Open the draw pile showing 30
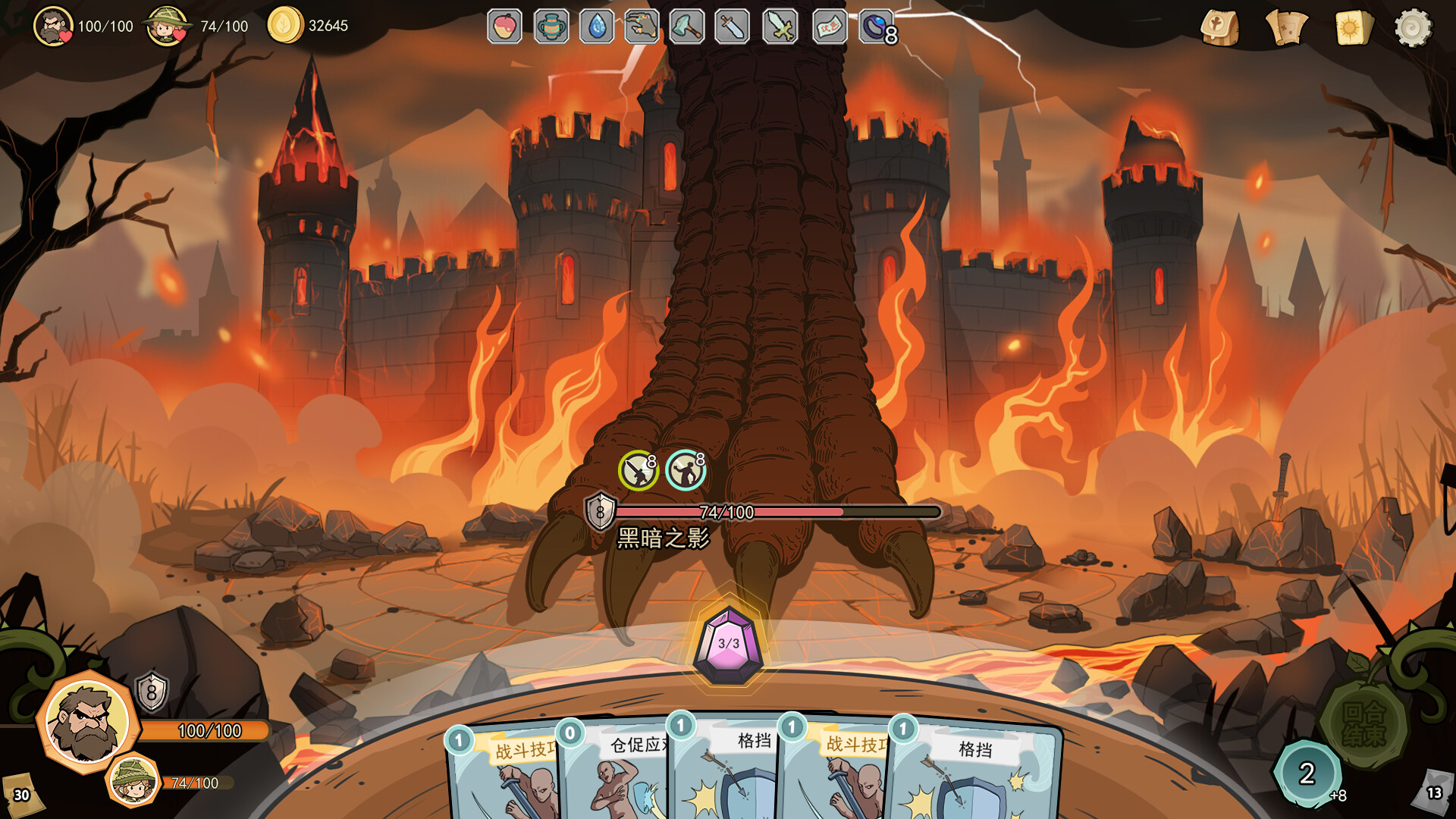 pyautogui.click(x=21, y=792)
